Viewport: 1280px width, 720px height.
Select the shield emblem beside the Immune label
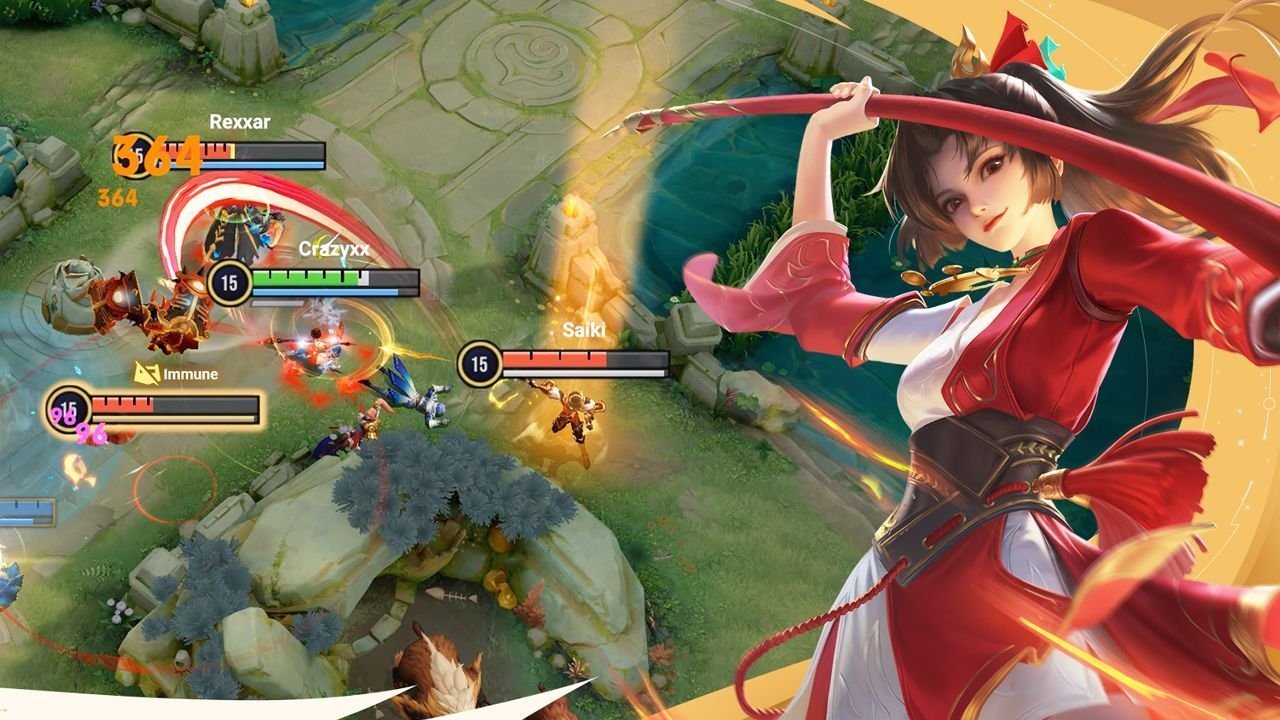point(146,374)
